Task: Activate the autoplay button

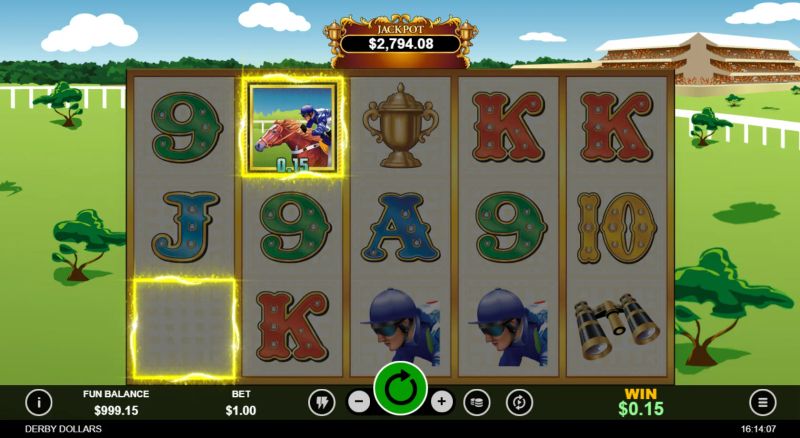Action: point(519,402)
